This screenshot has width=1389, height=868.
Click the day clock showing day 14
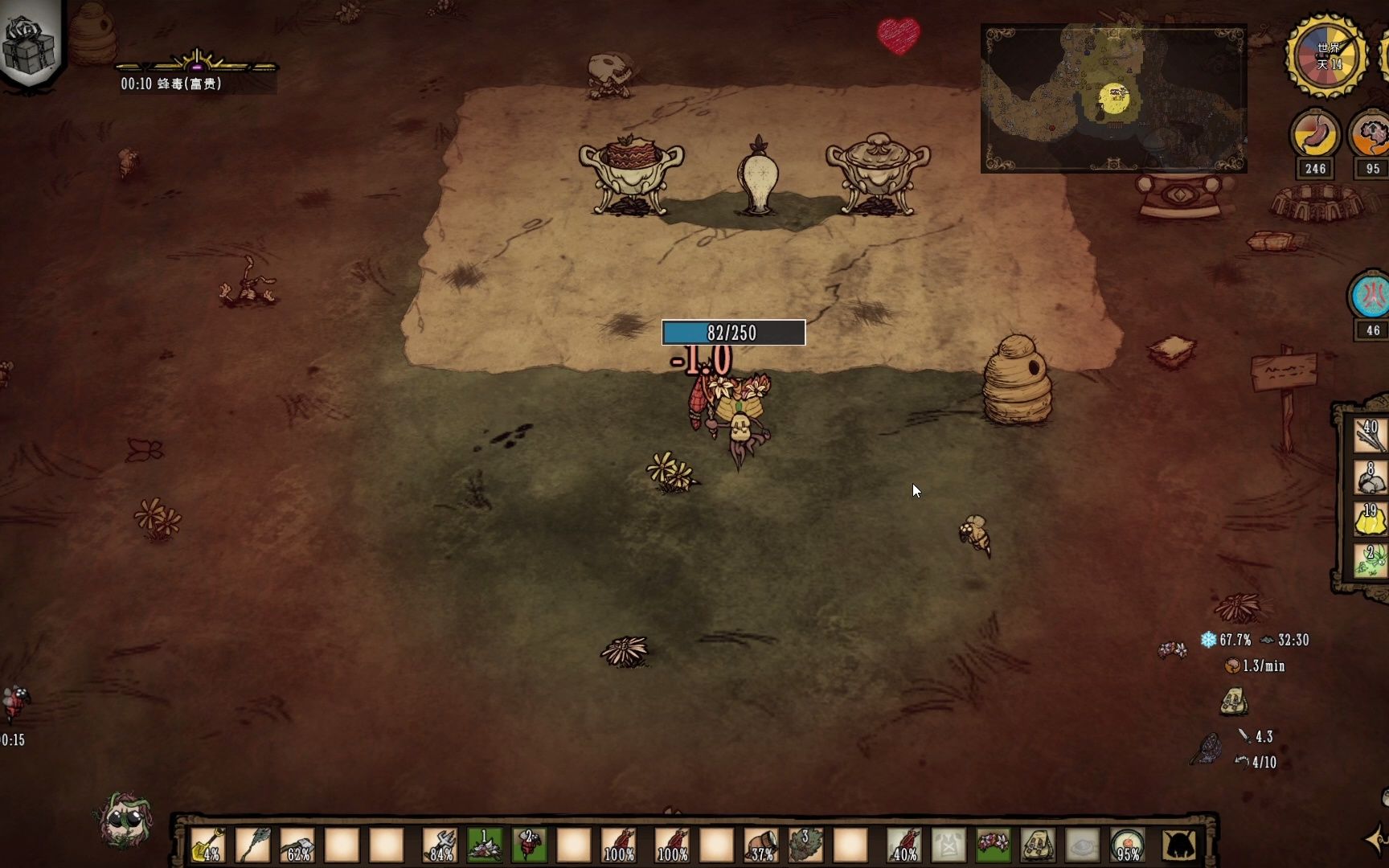1327,56
